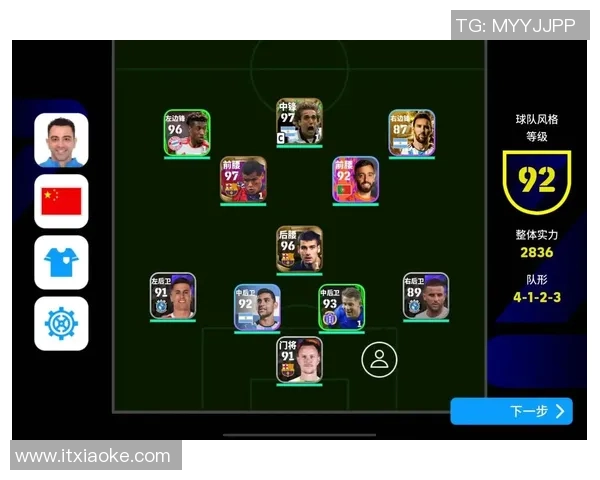This screenshot has height=480, width=600.
Task: Open the round player profile icon
Action: [379, 360]
